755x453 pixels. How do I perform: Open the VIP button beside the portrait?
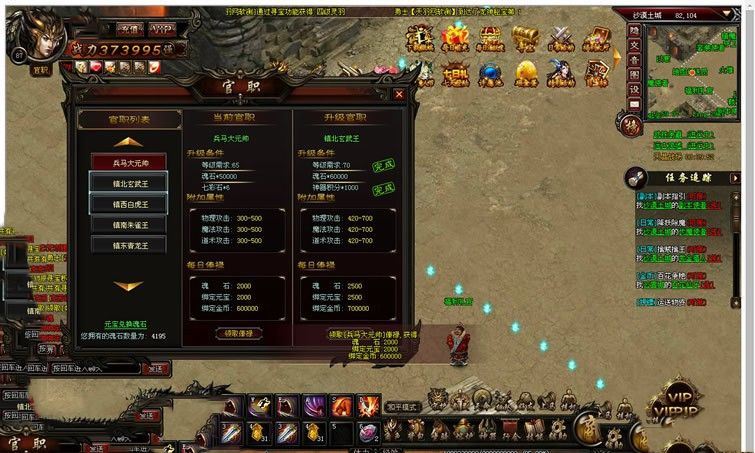(x=161, y=28)
